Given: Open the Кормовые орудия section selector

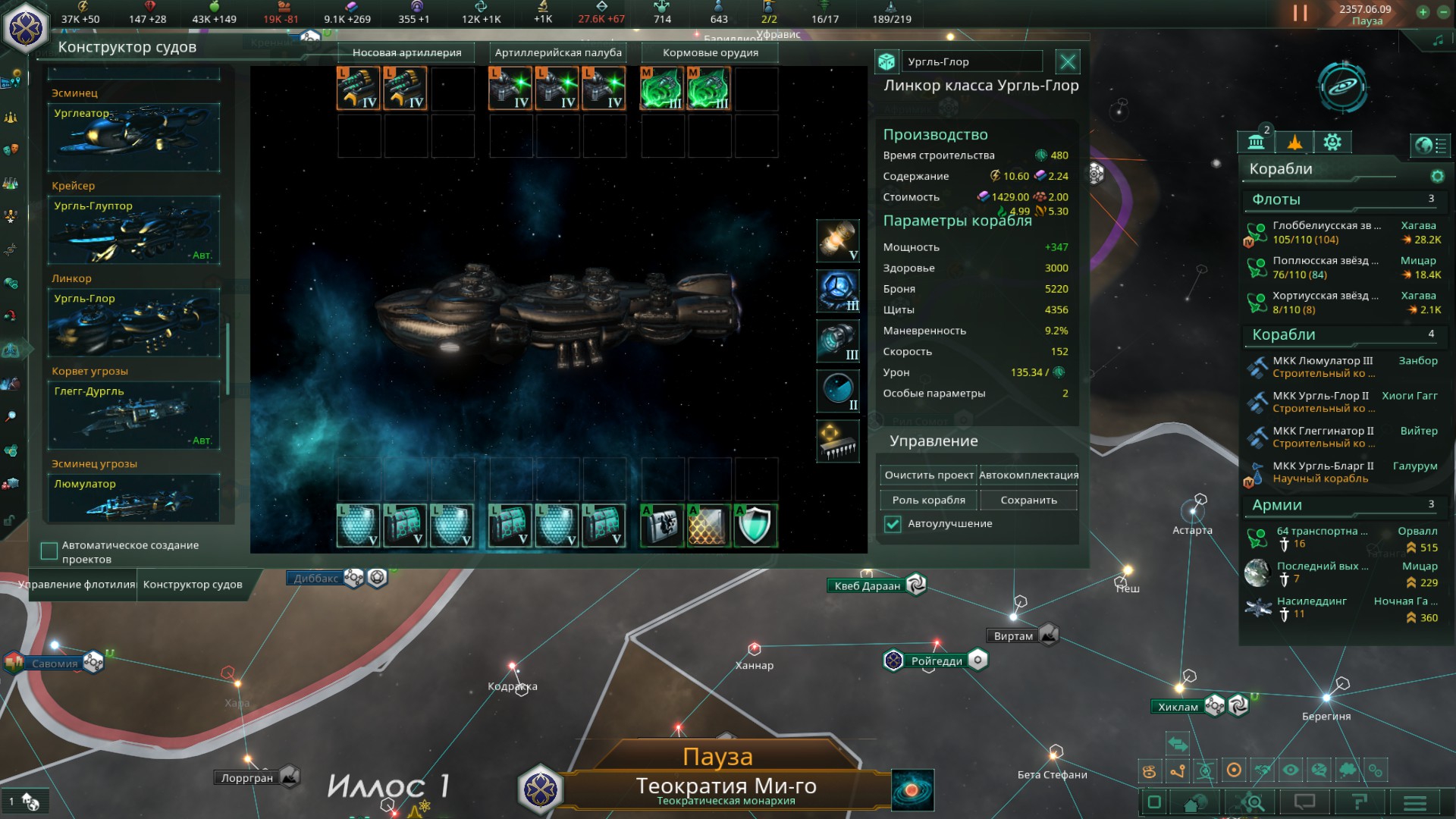Looking at the screenshot, I should tap(710, 52).
